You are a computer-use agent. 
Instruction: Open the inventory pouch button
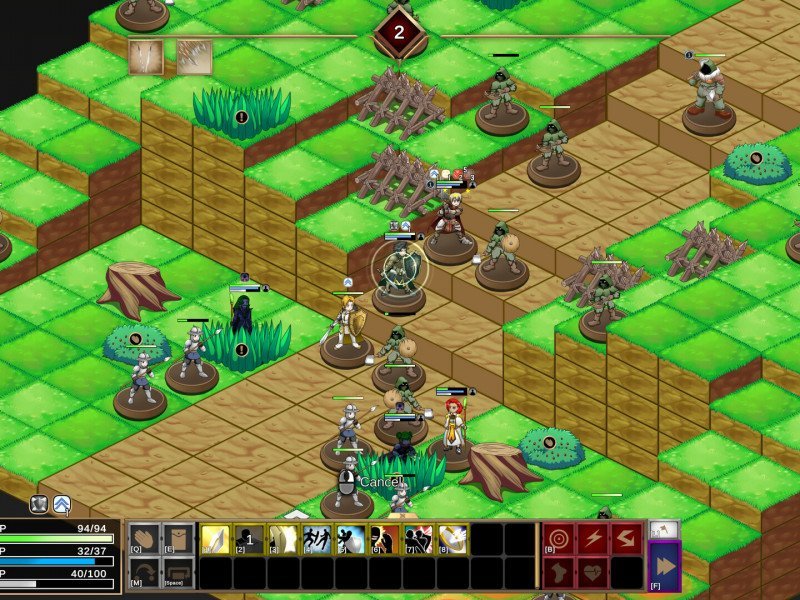pos(178,540)
